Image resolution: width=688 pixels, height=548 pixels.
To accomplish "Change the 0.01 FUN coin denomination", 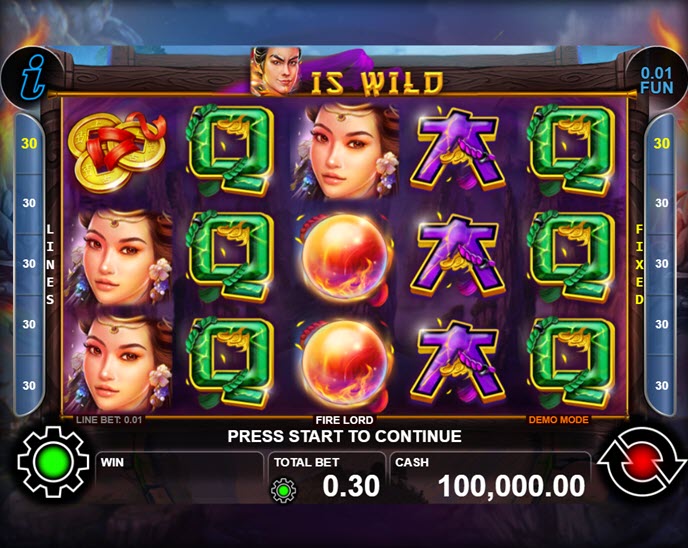I will [656, 79].
